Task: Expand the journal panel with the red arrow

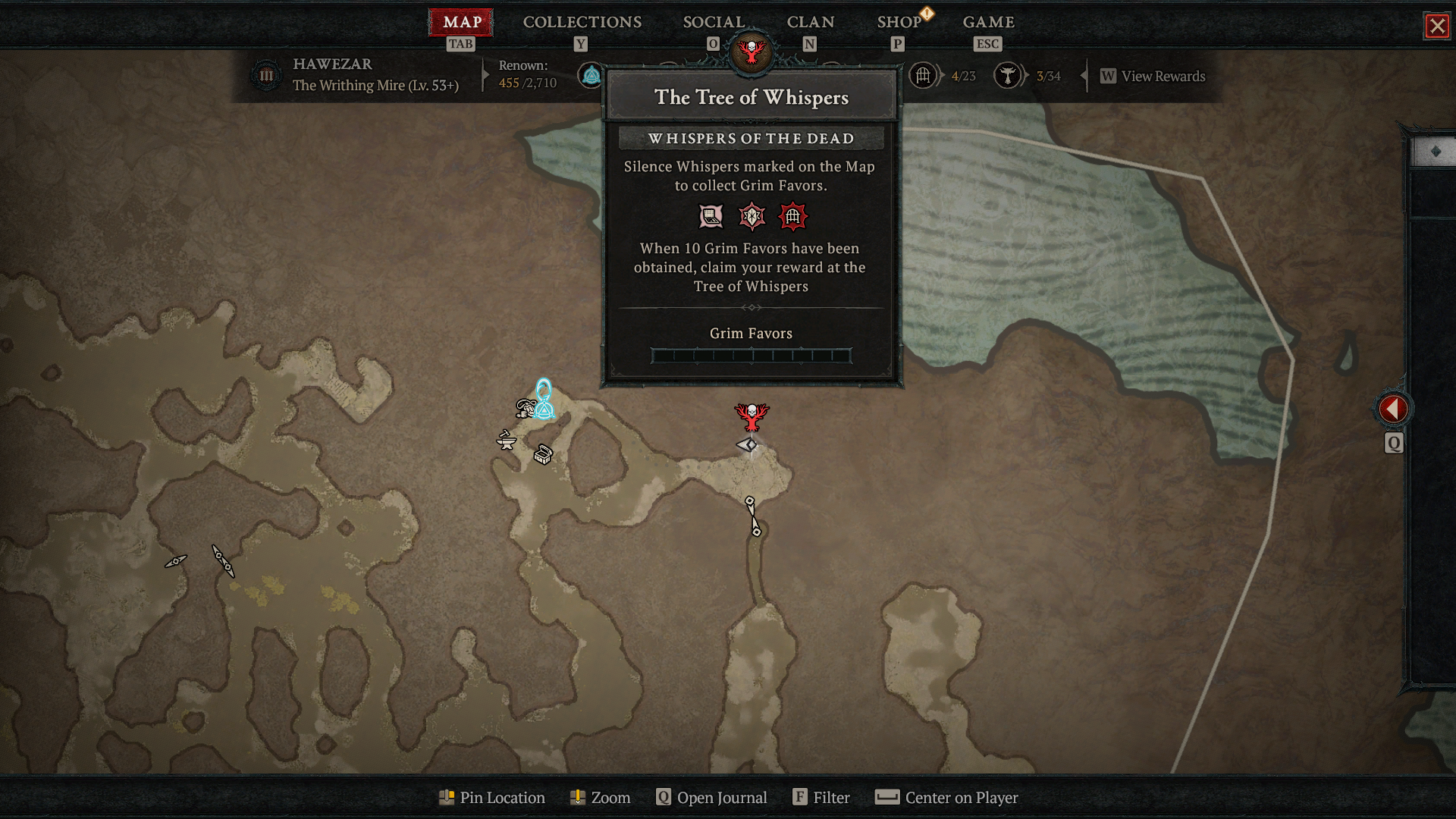Action: coord(1393,409)
